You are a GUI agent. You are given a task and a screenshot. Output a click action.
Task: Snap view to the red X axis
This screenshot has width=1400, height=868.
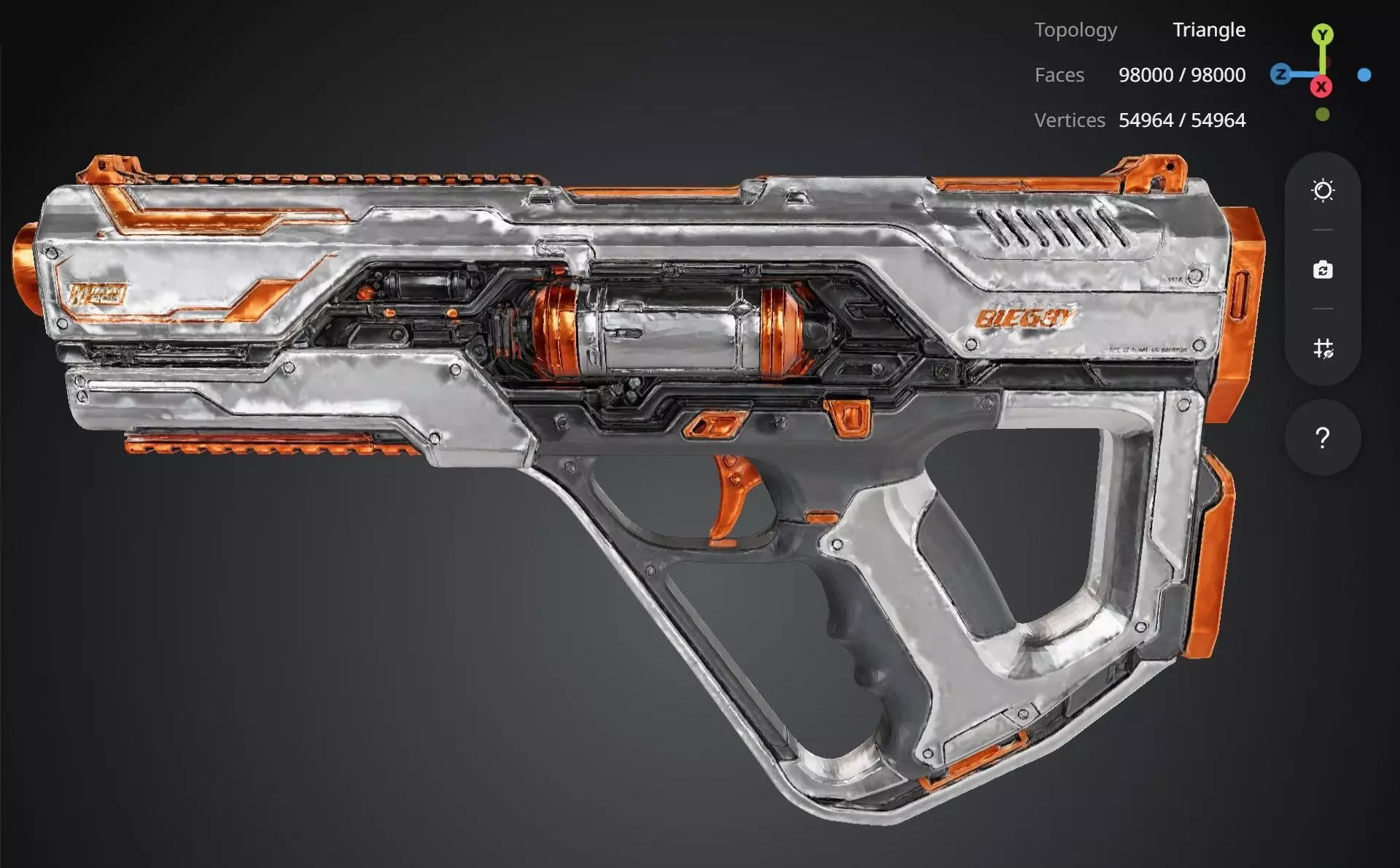(1321, 87)
